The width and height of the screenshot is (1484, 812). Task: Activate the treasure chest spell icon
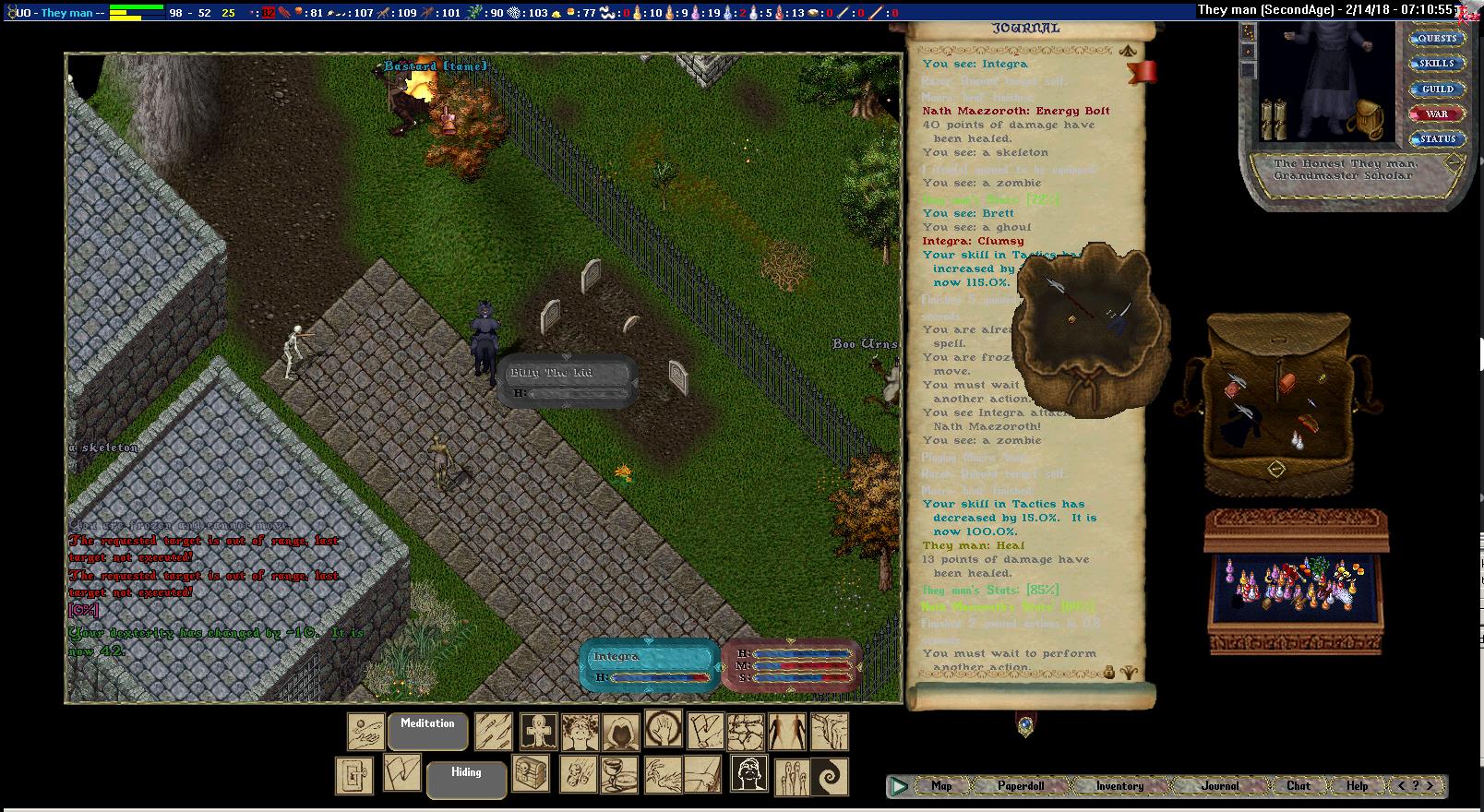(x=532, y=775)
